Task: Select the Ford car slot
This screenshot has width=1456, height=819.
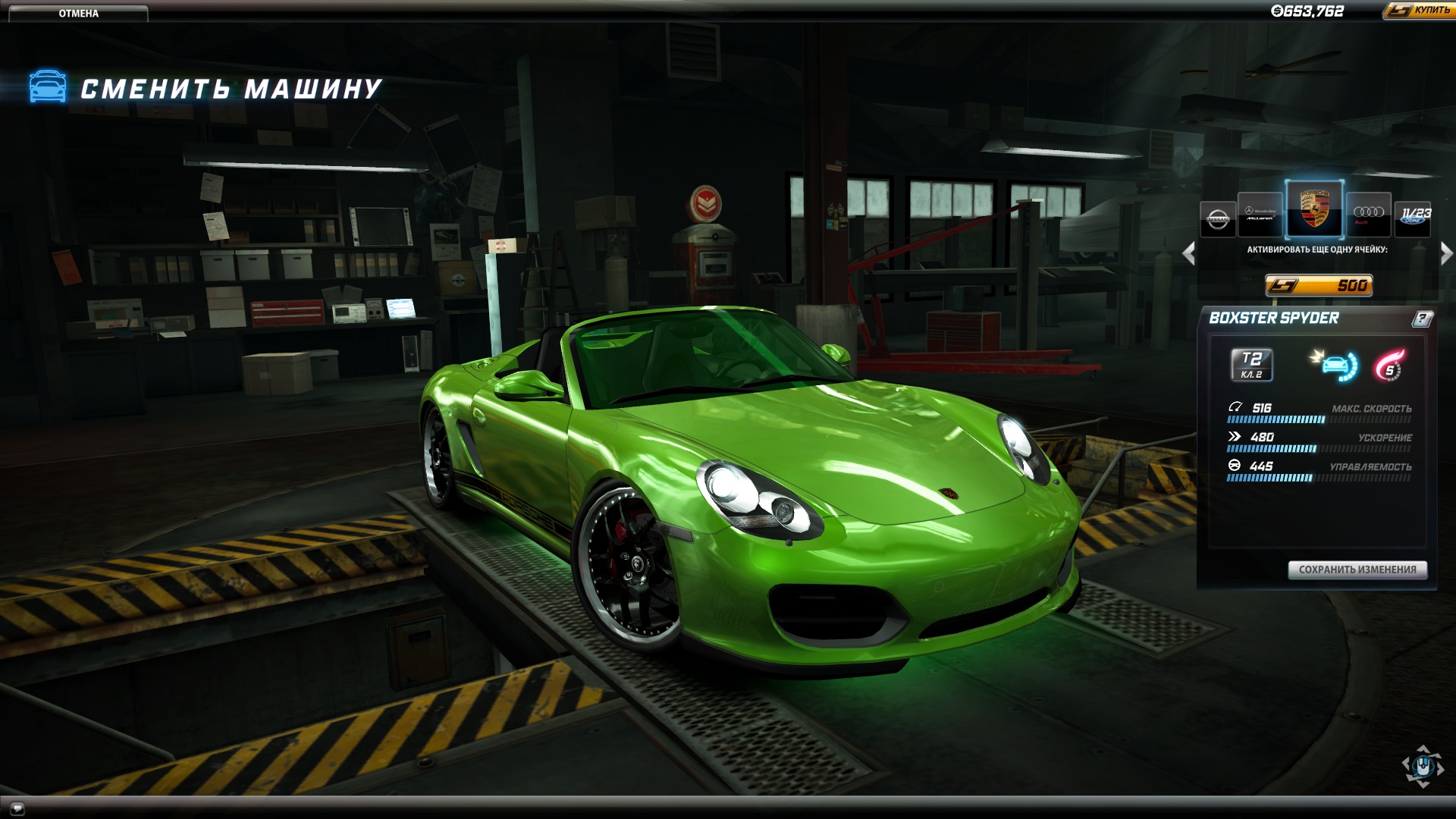Action: click(x=1414, y=217)
